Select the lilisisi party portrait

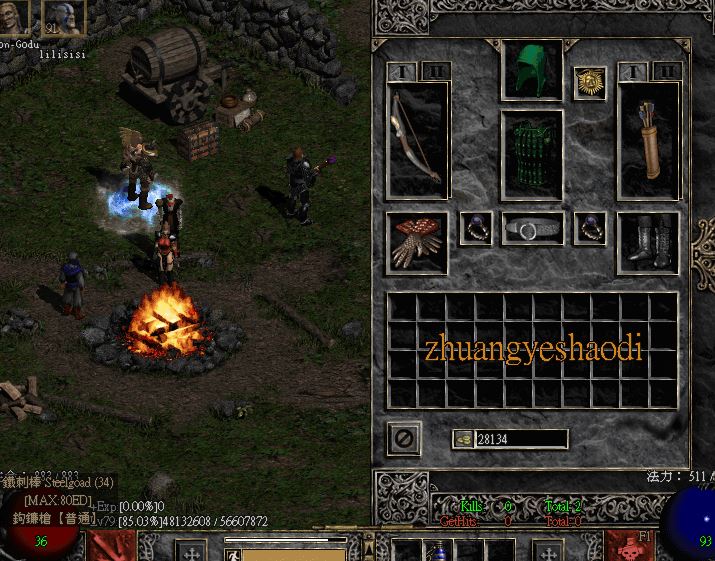62,17
